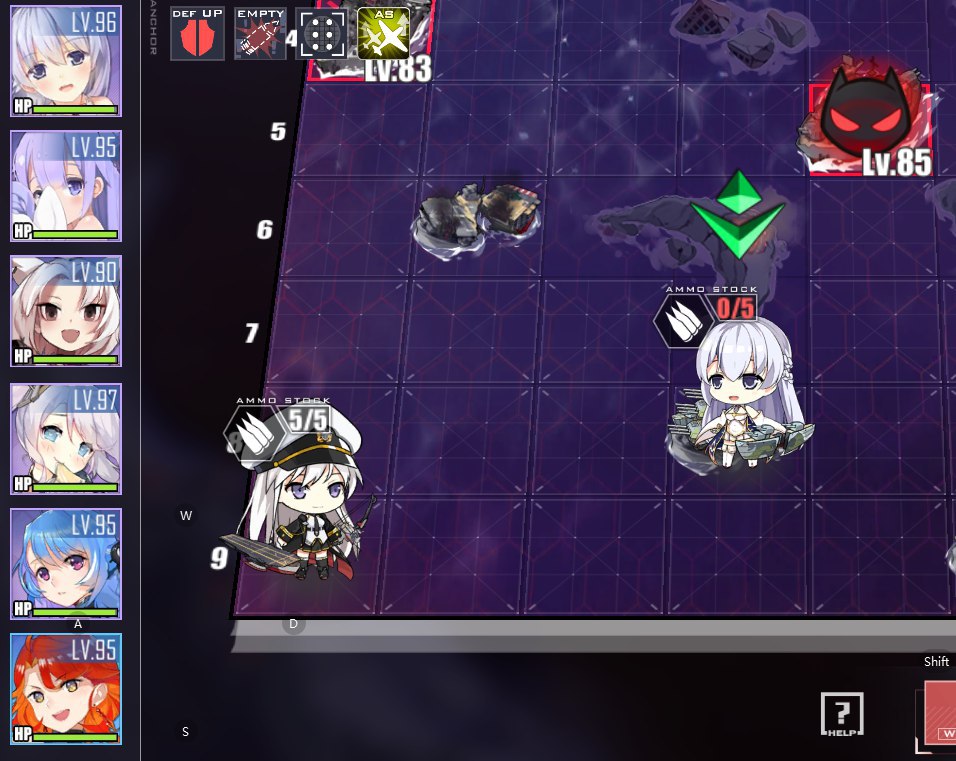
Task: Select the LV.95 purple-haired ship portrait
Action: point(66,187)
